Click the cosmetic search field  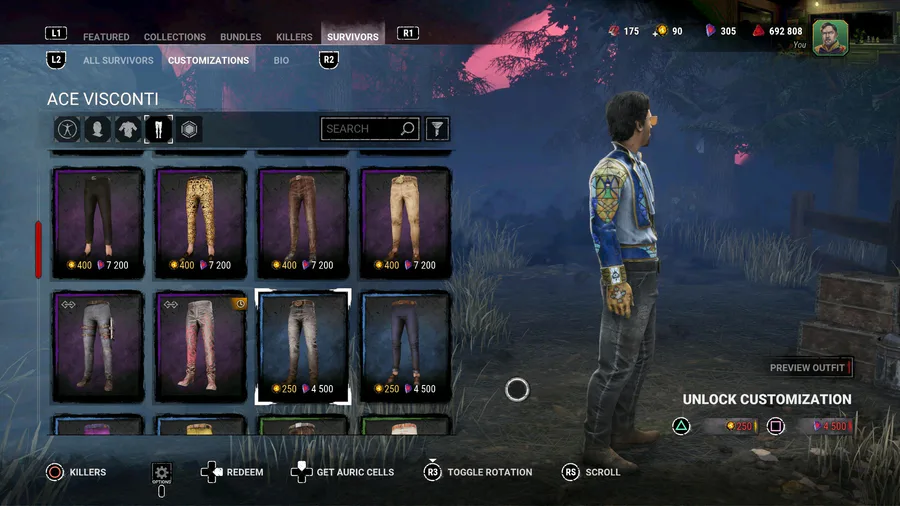tap(362, 129)
